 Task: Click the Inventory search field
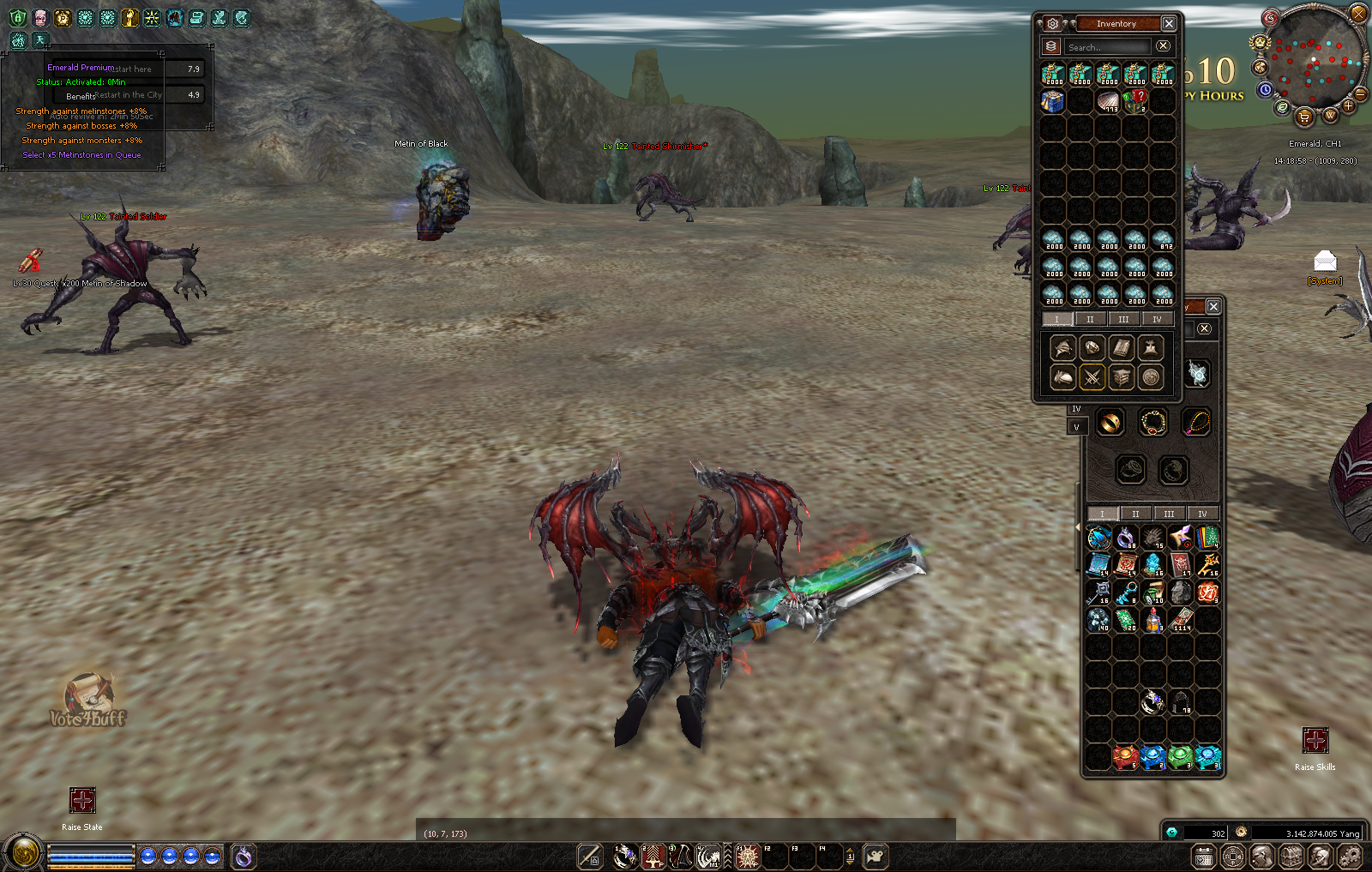[1106, 47]
